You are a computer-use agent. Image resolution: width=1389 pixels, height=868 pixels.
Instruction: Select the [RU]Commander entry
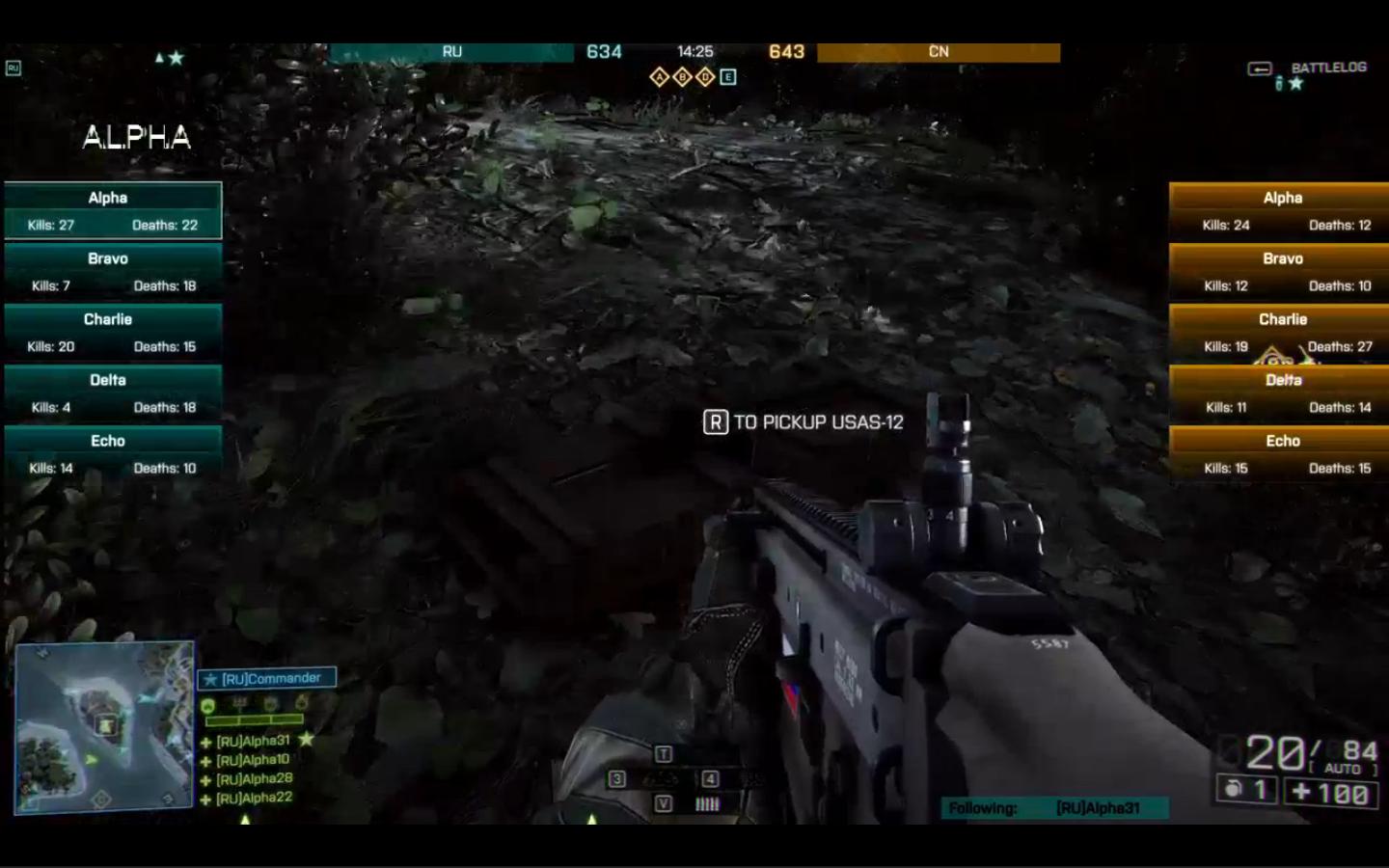[x=267, y=678]
